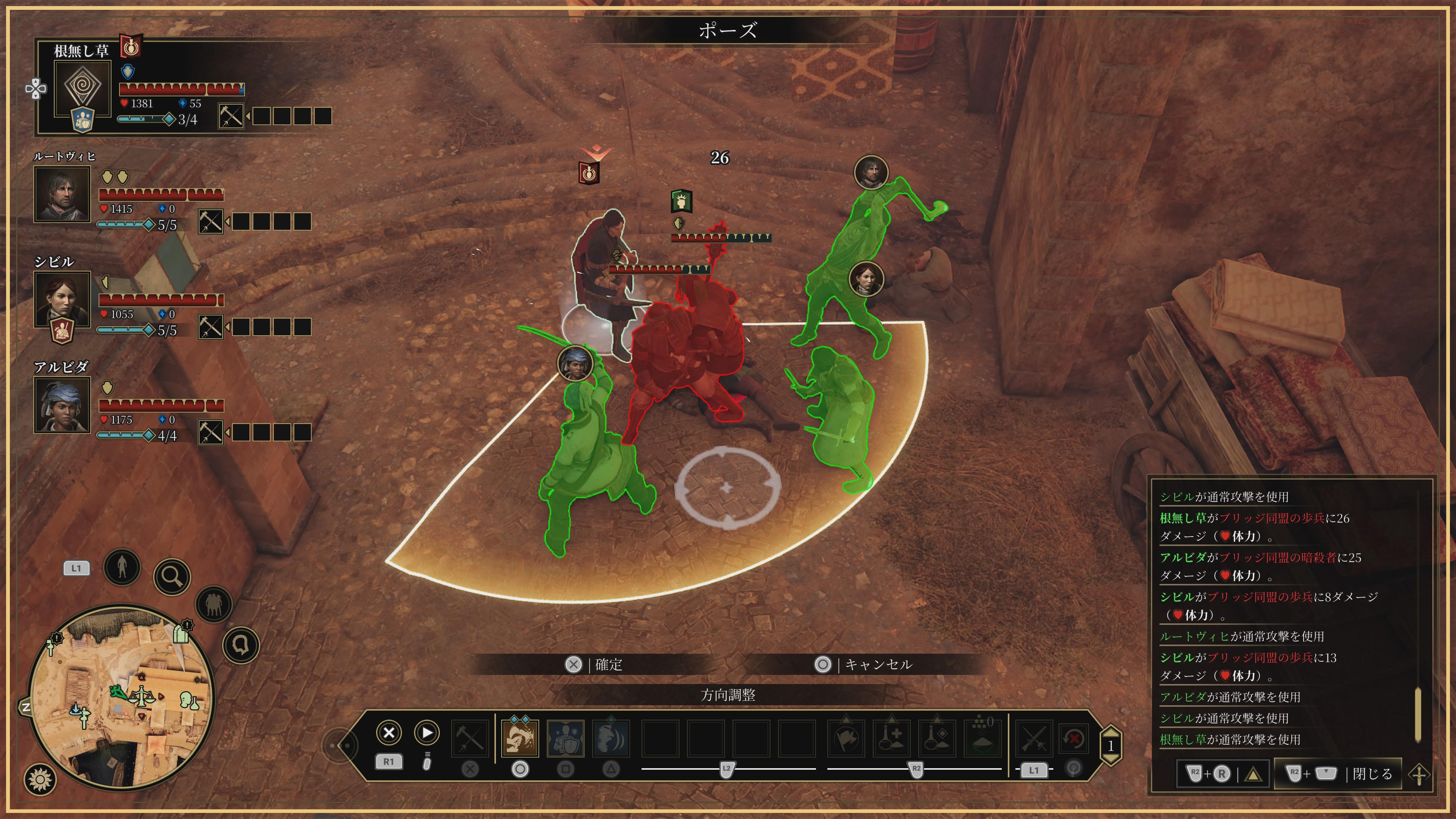Open the magnifying glass search mode
The width and height of the screenshot is (1456, 819).
172,576
